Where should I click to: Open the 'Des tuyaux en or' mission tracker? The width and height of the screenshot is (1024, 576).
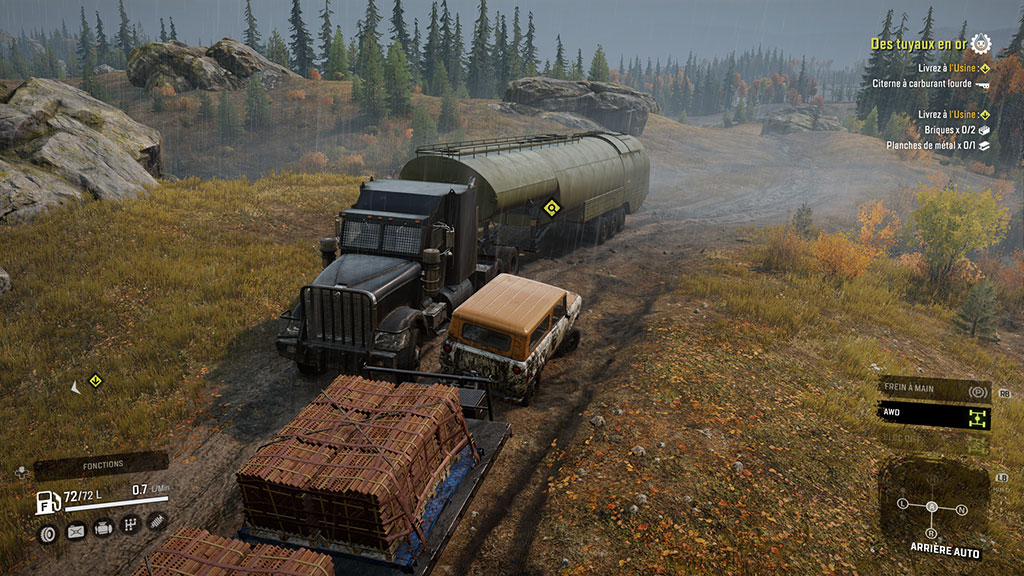[916, 44]
